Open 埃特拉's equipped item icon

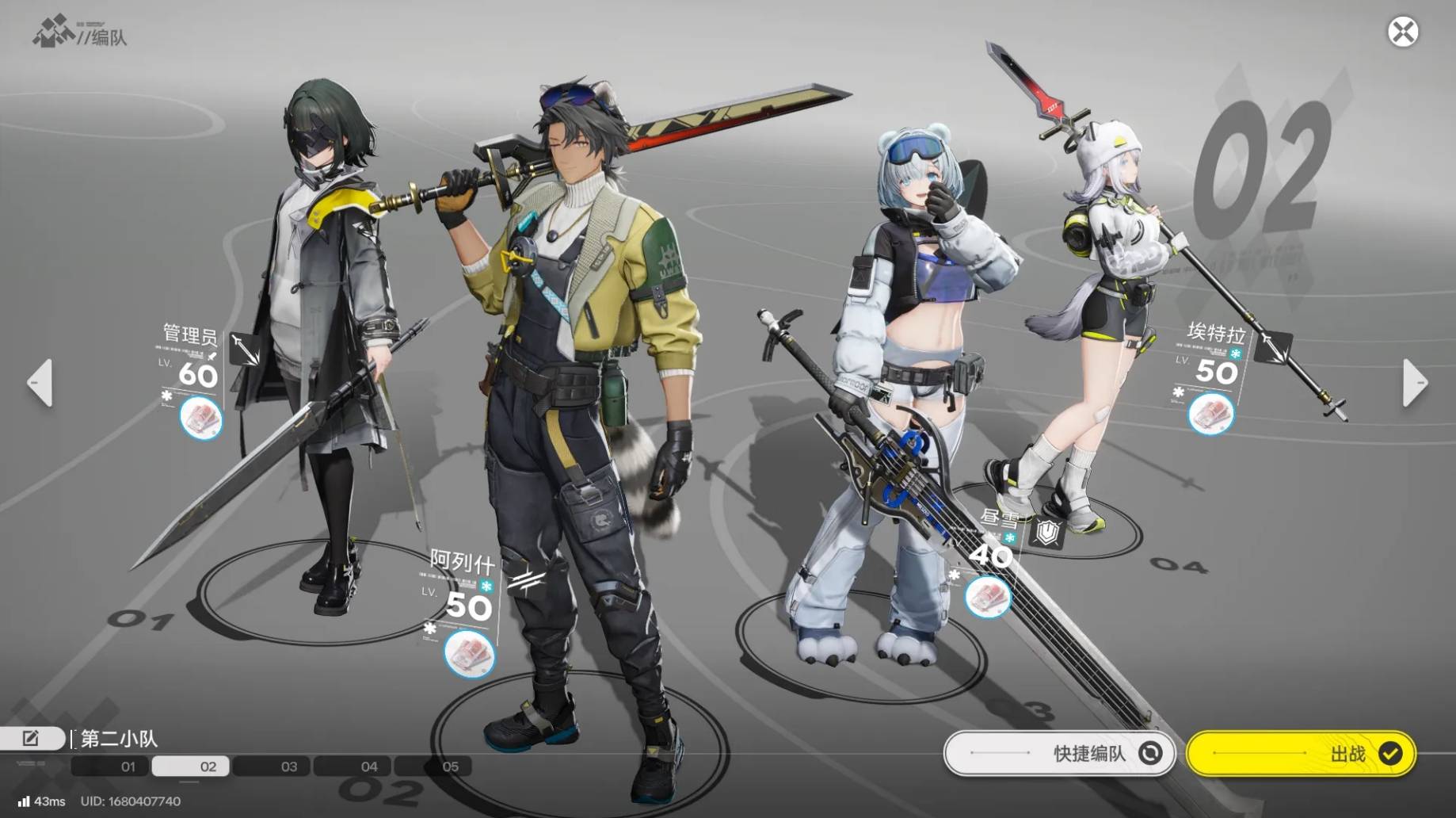[x=1210, y=412]
